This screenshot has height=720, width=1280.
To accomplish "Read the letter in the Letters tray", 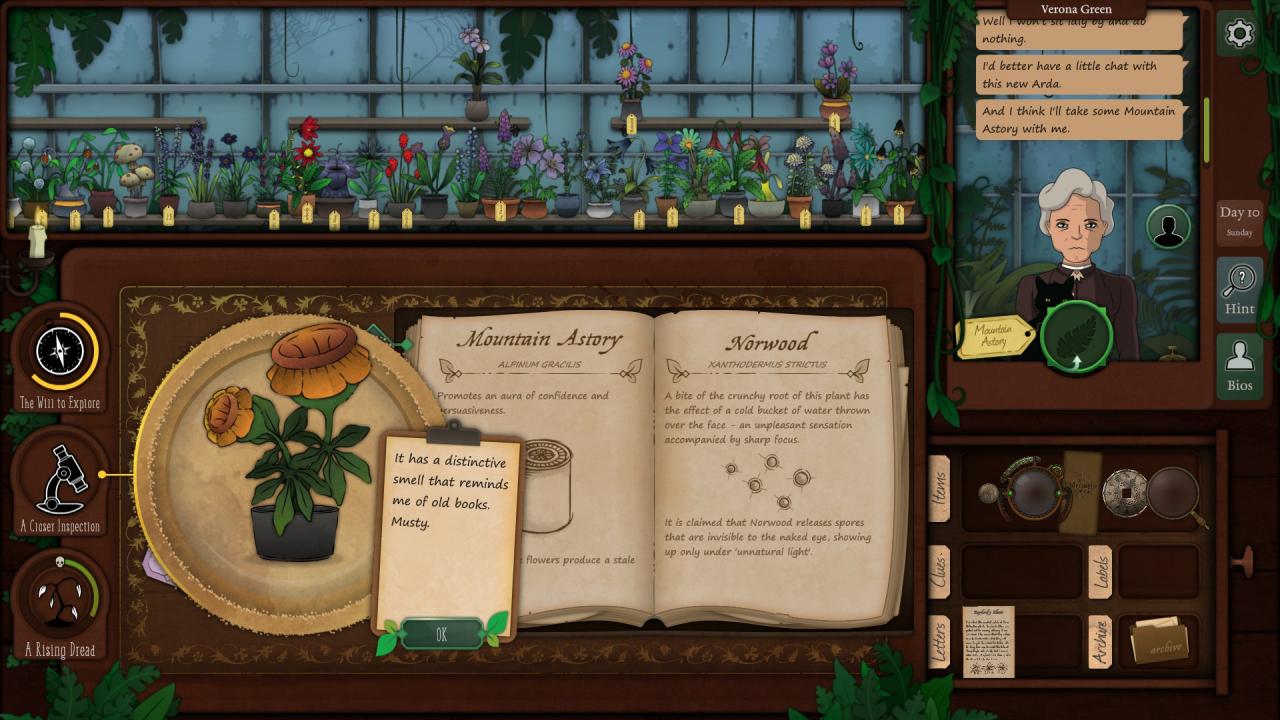I will click(988, 640).
